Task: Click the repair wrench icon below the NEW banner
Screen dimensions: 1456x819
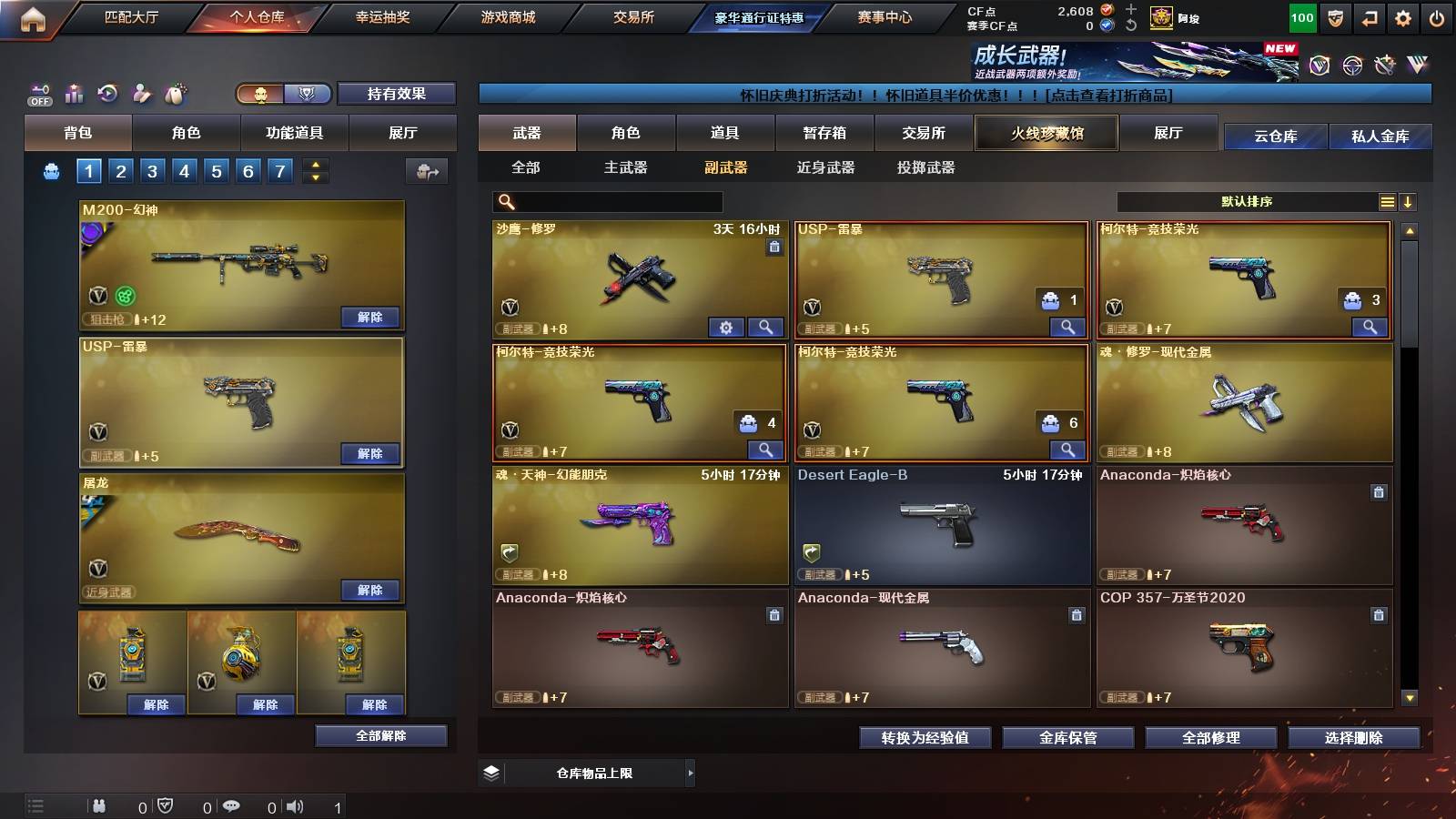Action: [x=1385, y=64]
